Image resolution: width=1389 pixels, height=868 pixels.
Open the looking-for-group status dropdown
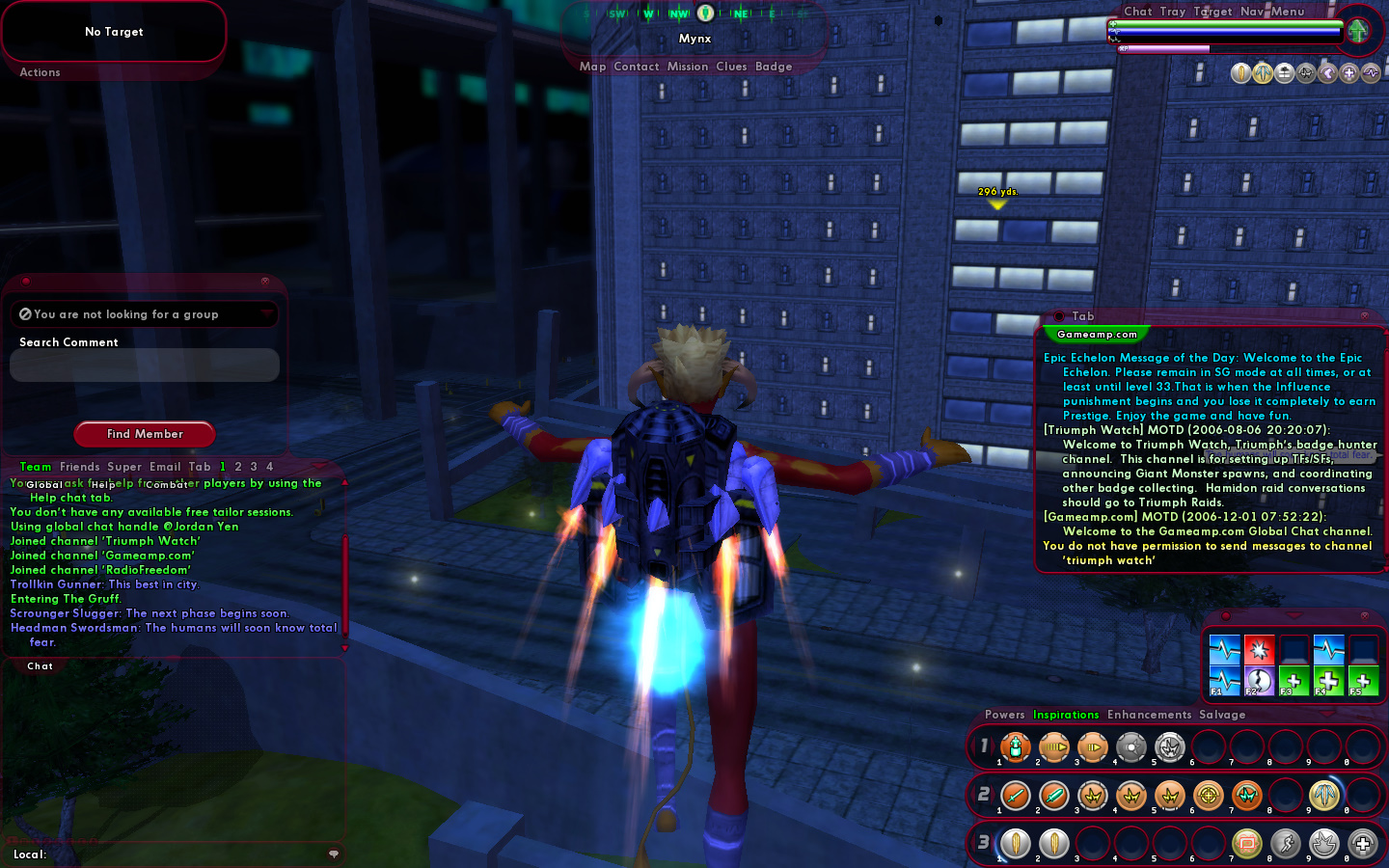point(145,314)
